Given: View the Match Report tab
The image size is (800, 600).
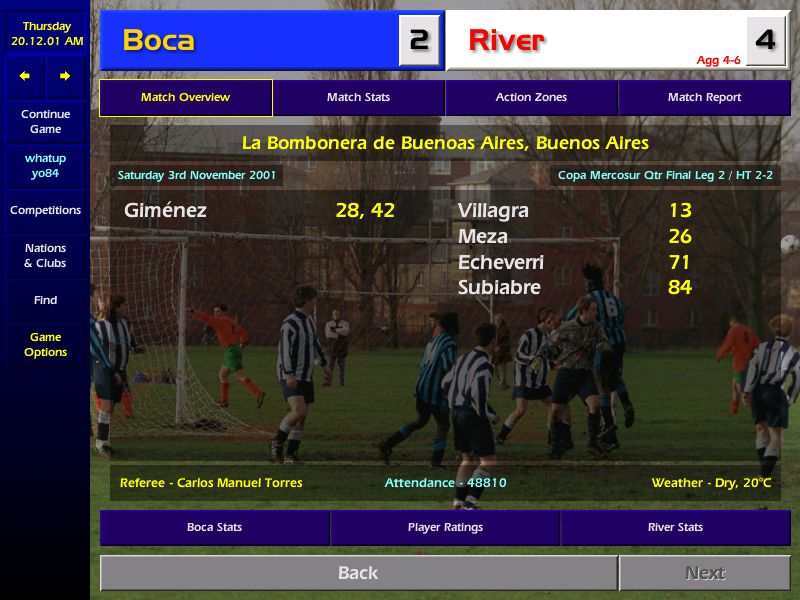Looking at the screenshot, I should tap(704, 98).
